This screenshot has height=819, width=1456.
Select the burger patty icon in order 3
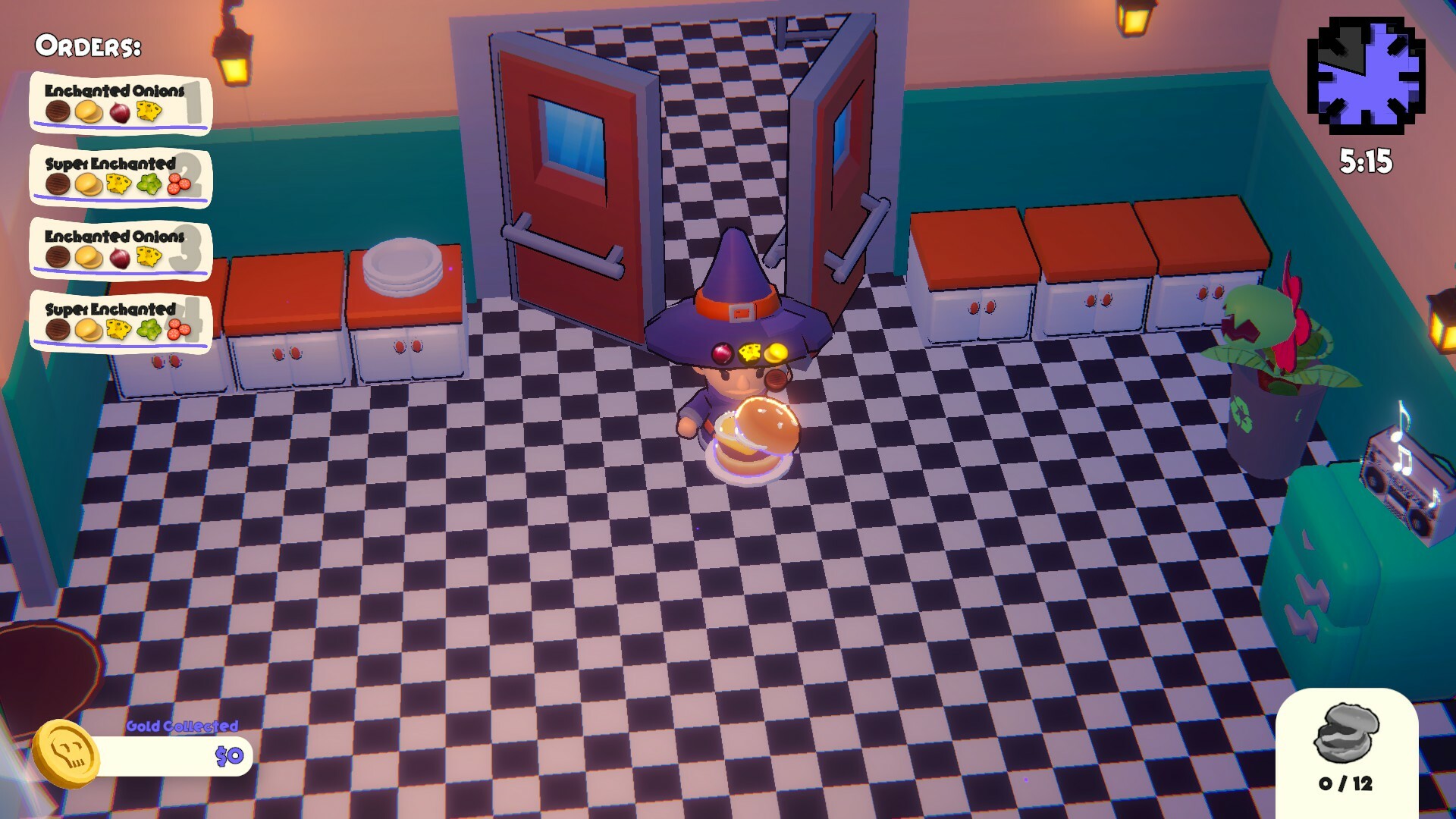58,256
